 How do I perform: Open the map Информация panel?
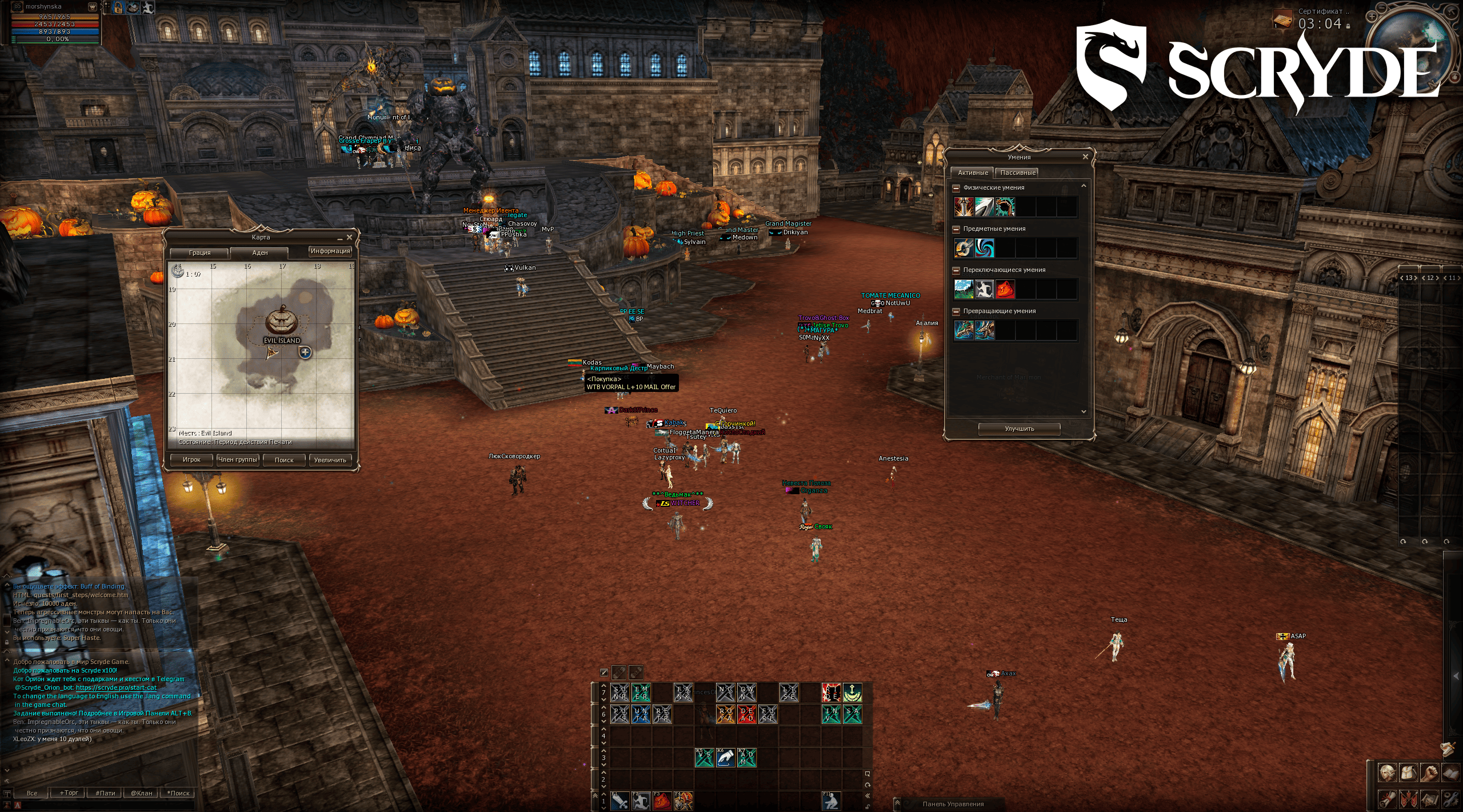(330, 251)
